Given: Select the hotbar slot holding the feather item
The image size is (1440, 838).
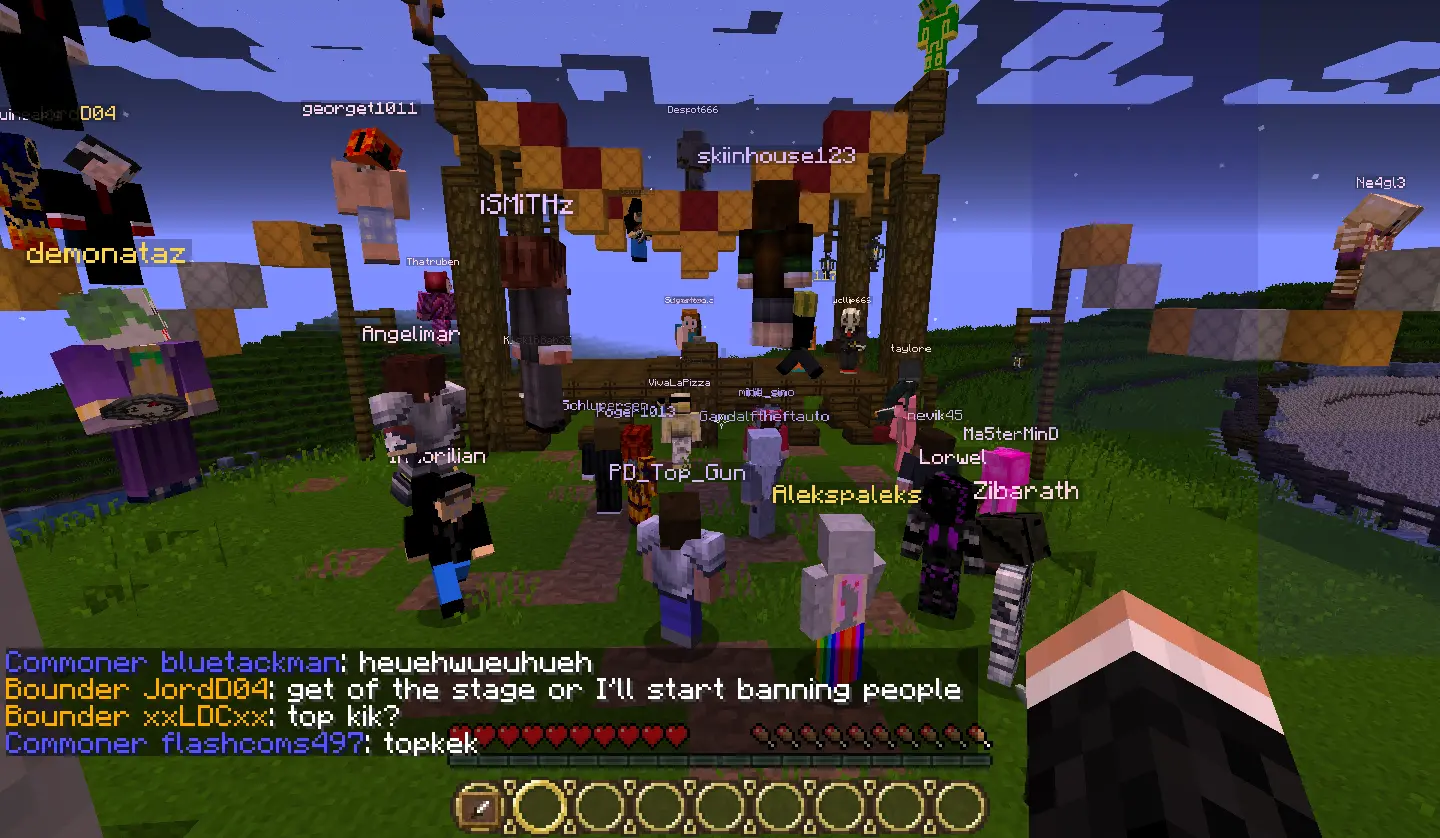Looking at the screenshot, I should pyautogui.click(x=481, y=806).
